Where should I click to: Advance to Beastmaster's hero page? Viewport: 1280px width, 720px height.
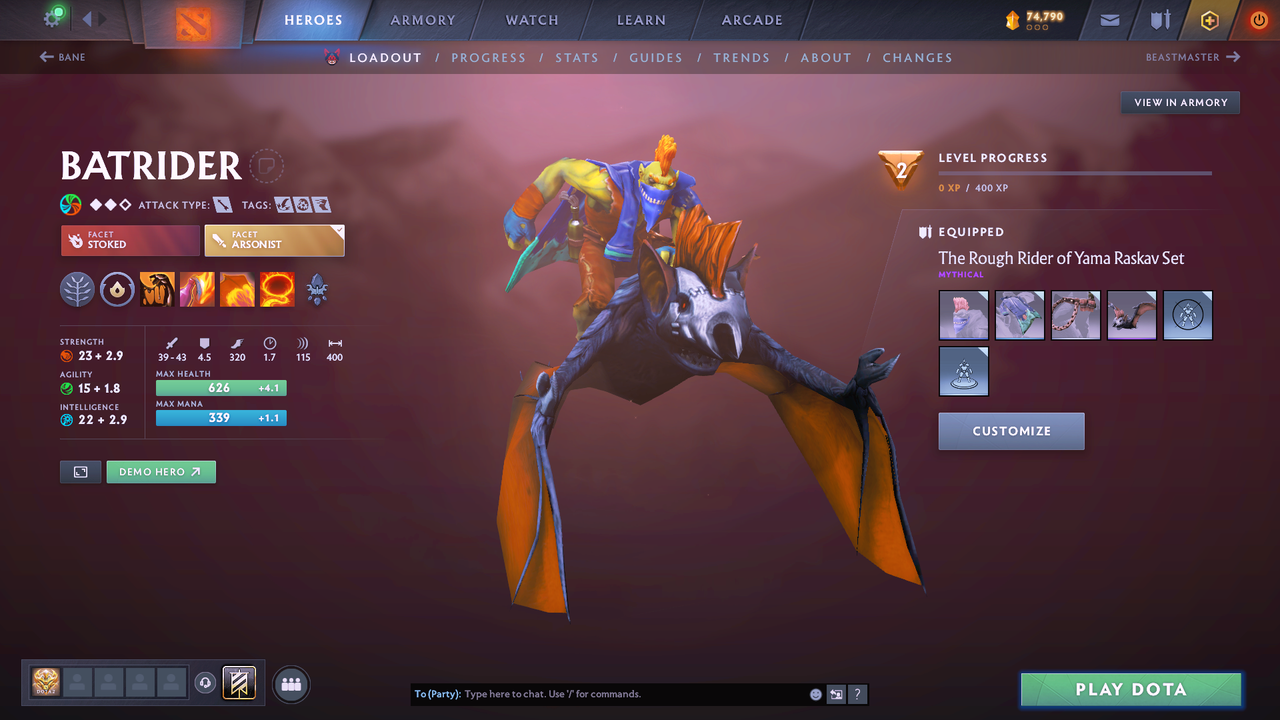click(x=1192, y=57)
